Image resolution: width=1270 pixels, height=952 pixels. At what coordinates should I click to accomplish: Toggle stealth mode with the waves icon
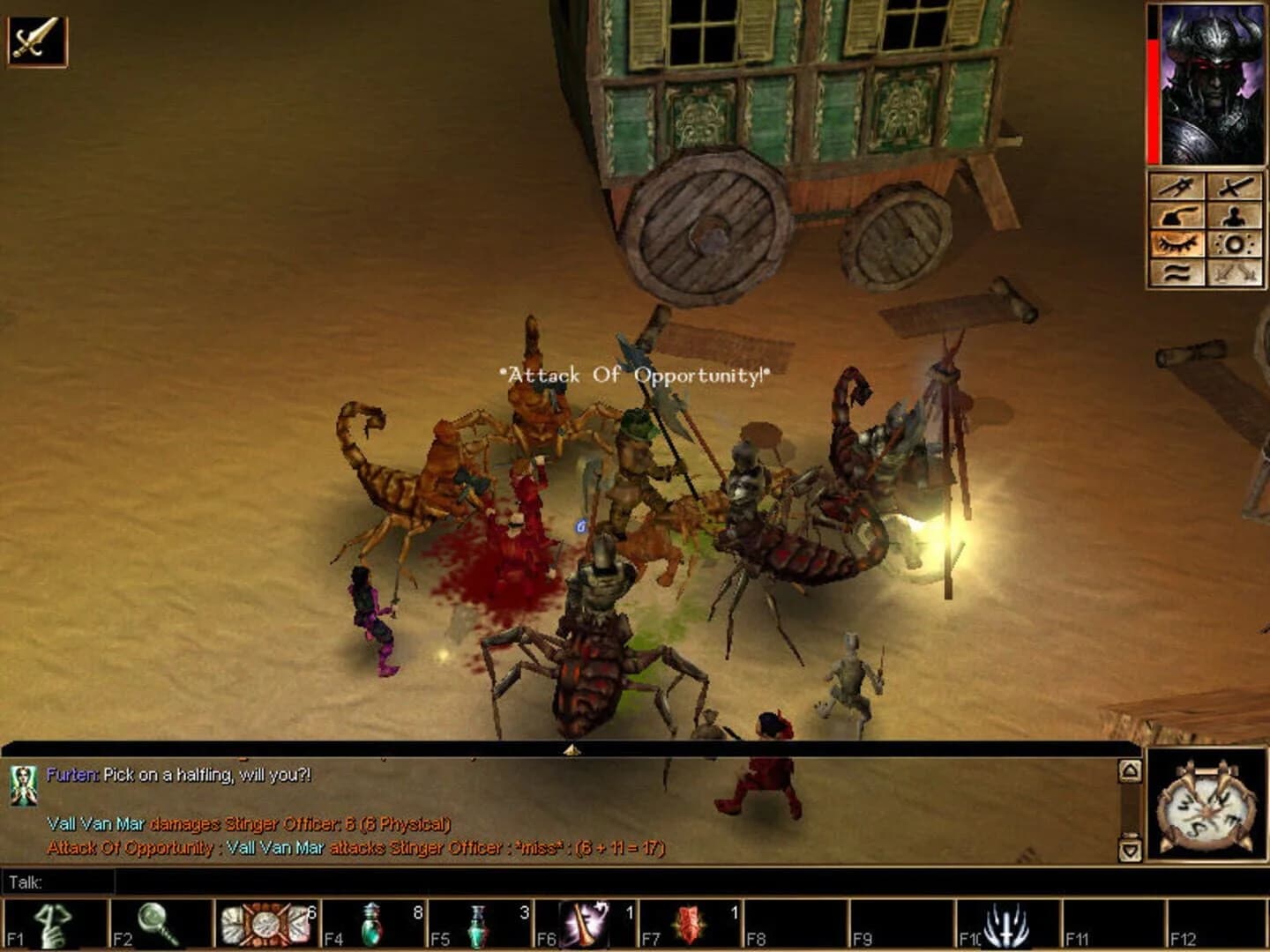[1177, 273]
